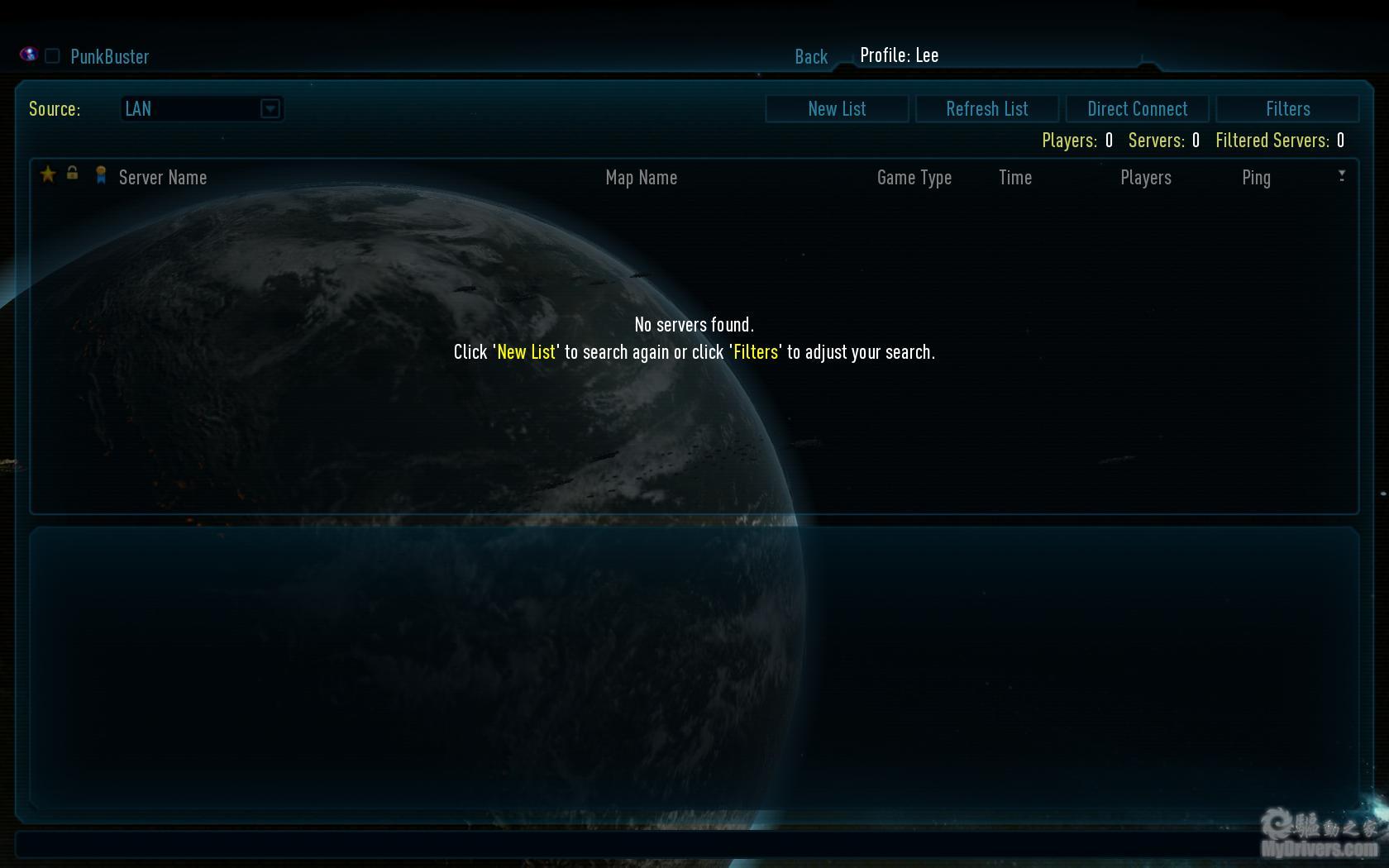Sort list by Players column
Viewport: 1389px width, 868px height.
(x=1146, y=178)
